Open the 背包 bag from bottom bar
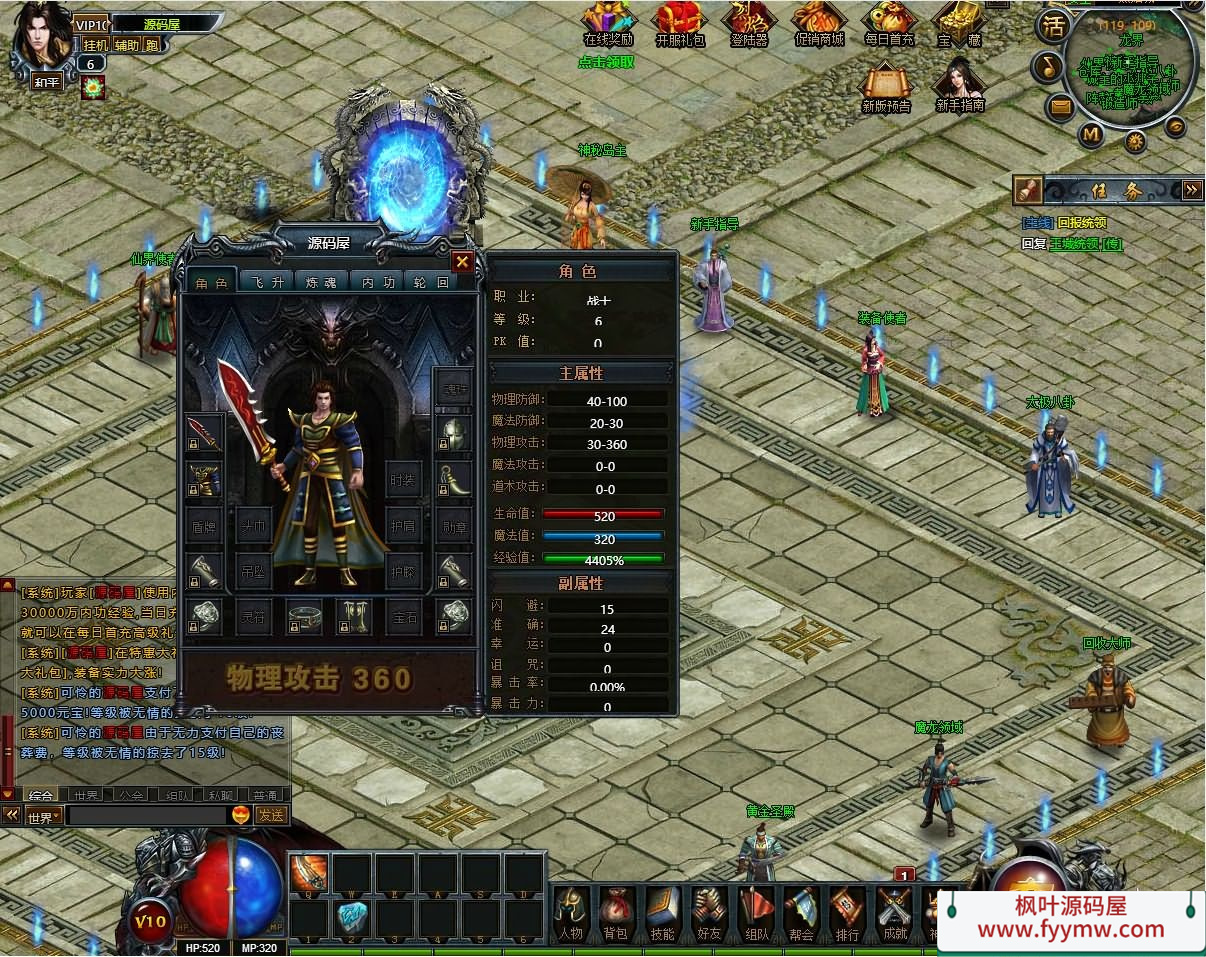Screen dimensions: 1206x957 [615, 912]
